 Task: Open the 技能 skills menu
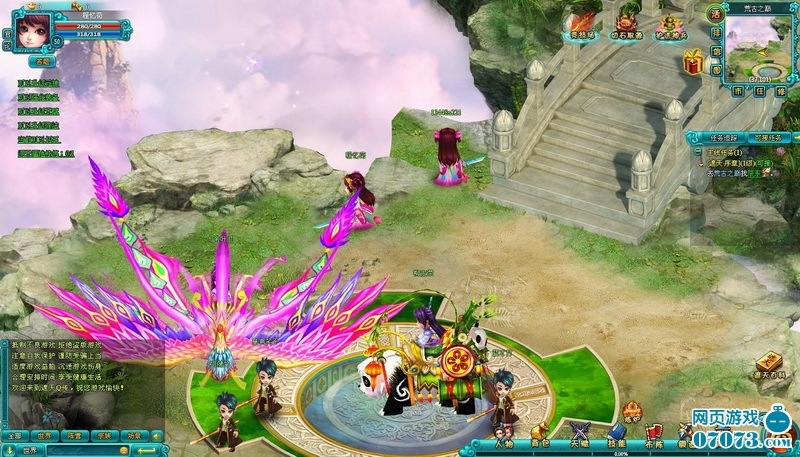click(617, 442)
